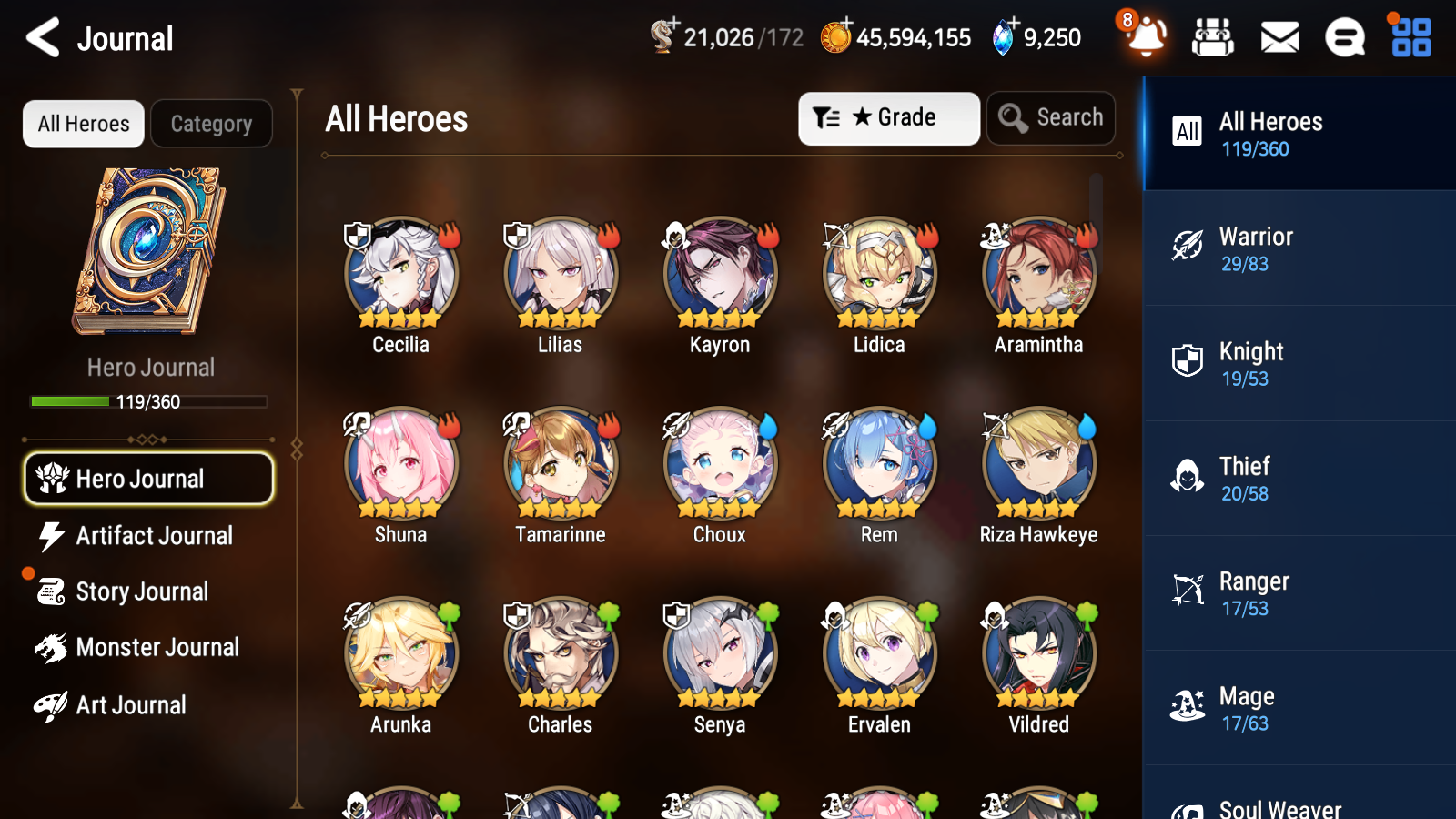
Task: Open Search to find a hero
Action: click(1051, 117)
